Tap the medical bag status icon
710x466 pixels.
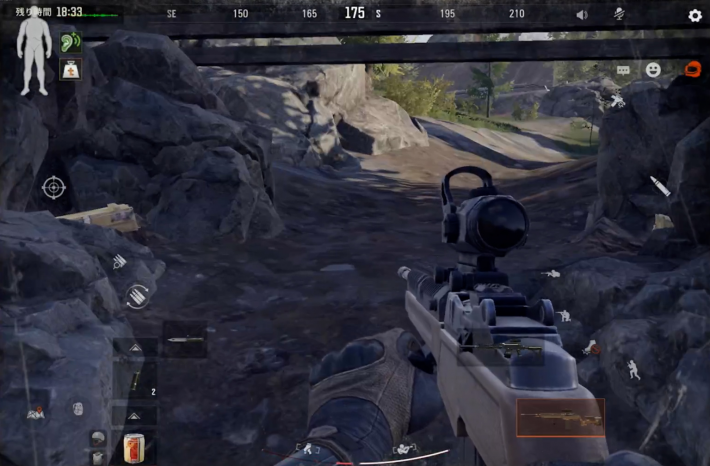[x=70, y=69]
